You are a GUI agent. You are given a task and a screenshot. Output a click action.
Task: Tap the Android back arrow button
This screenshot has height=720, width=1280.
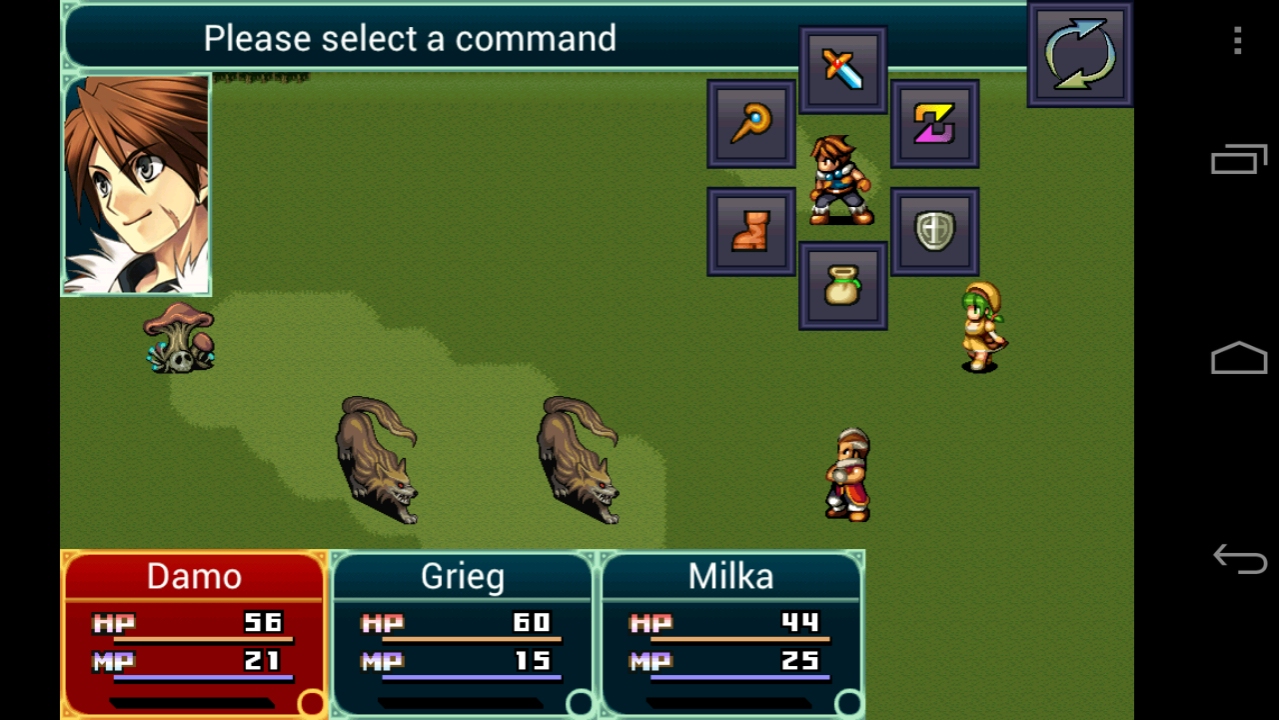pyautogui.click(x=1239, y=559)
